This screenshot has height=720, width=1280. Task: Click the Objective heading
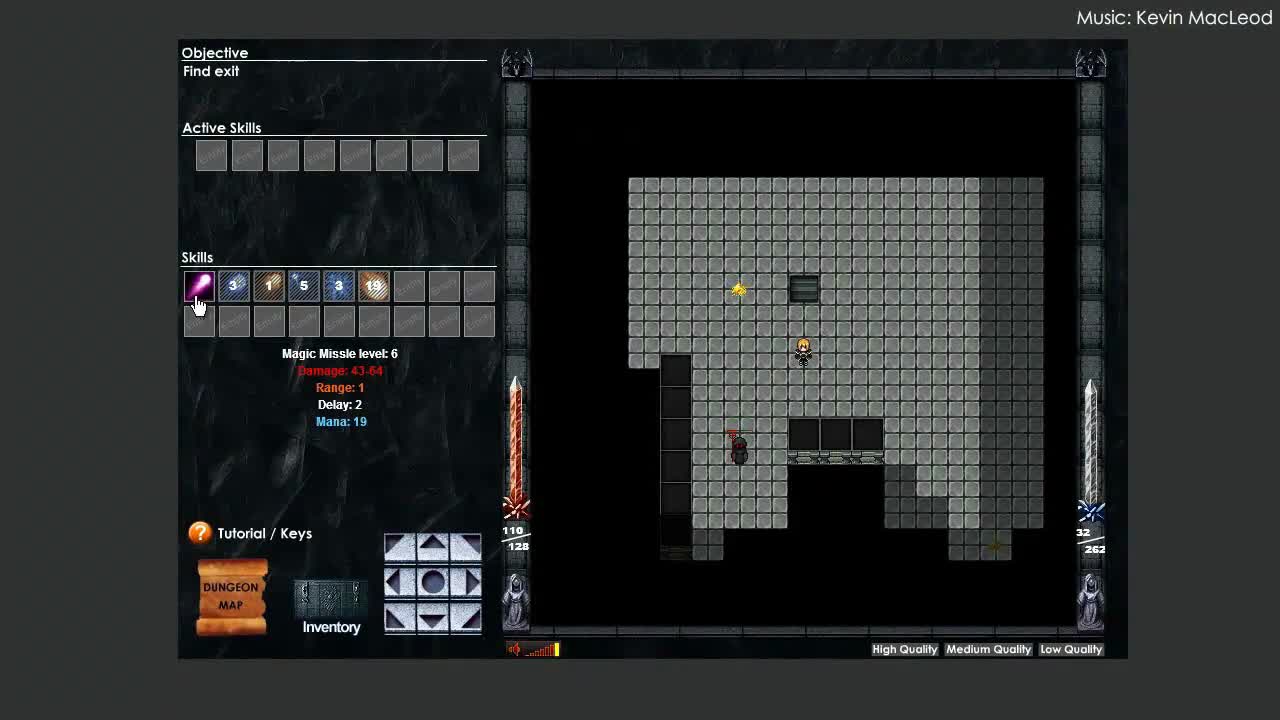click(x=214, y=52)
